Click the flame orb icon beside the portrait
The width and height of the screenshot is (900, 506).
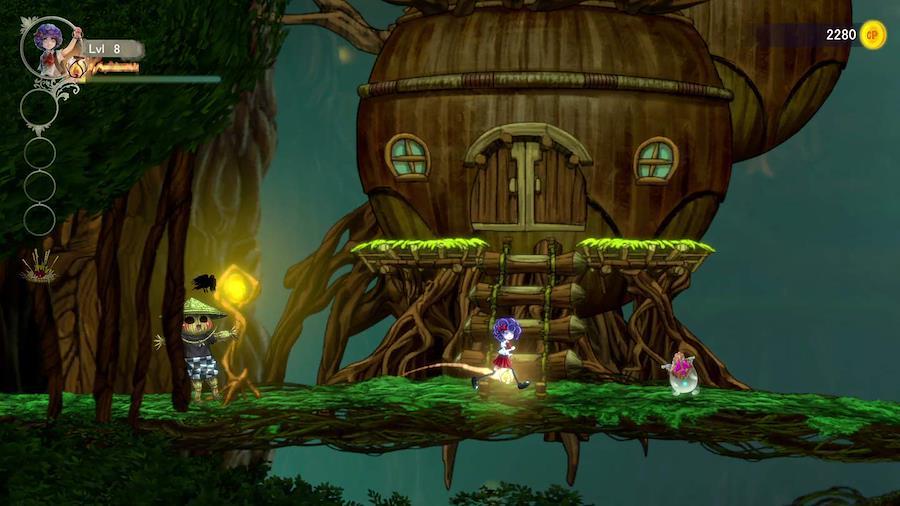click(77, 67)
